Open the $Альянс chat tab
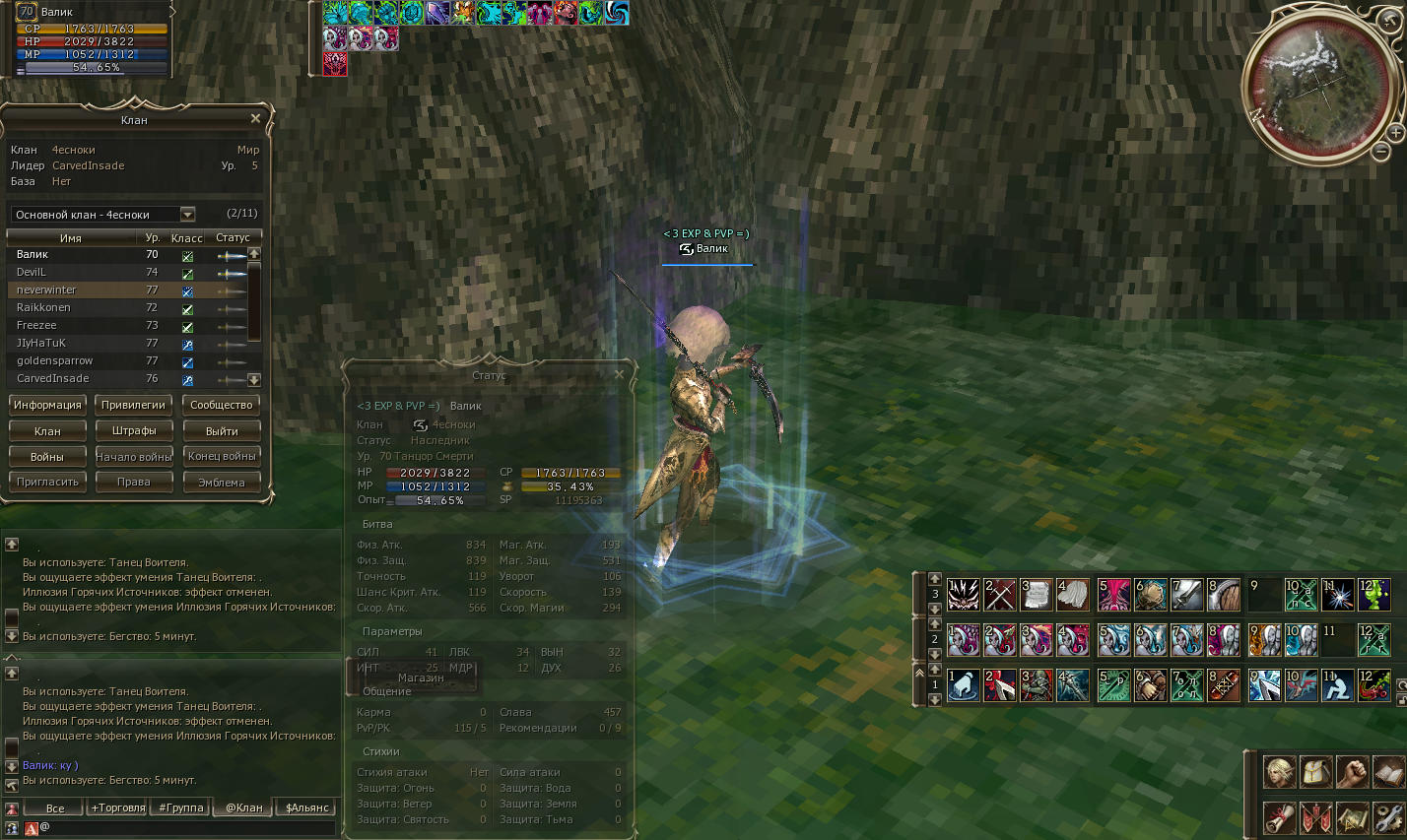Viewport: 1407px width, 840px height. click(x=306, y=808)
